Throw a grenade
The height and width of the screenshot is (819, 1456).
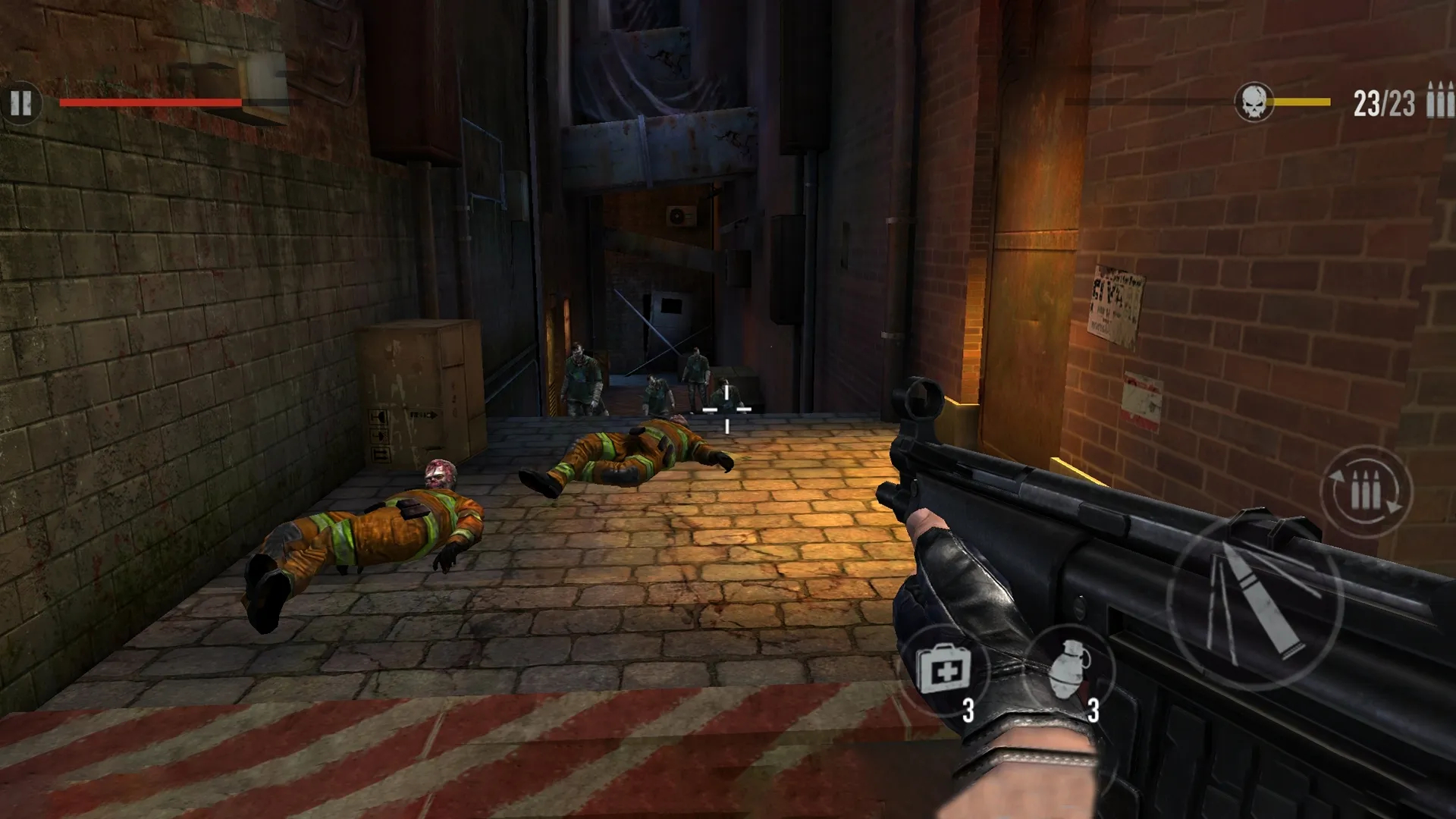click(1070, 670)
